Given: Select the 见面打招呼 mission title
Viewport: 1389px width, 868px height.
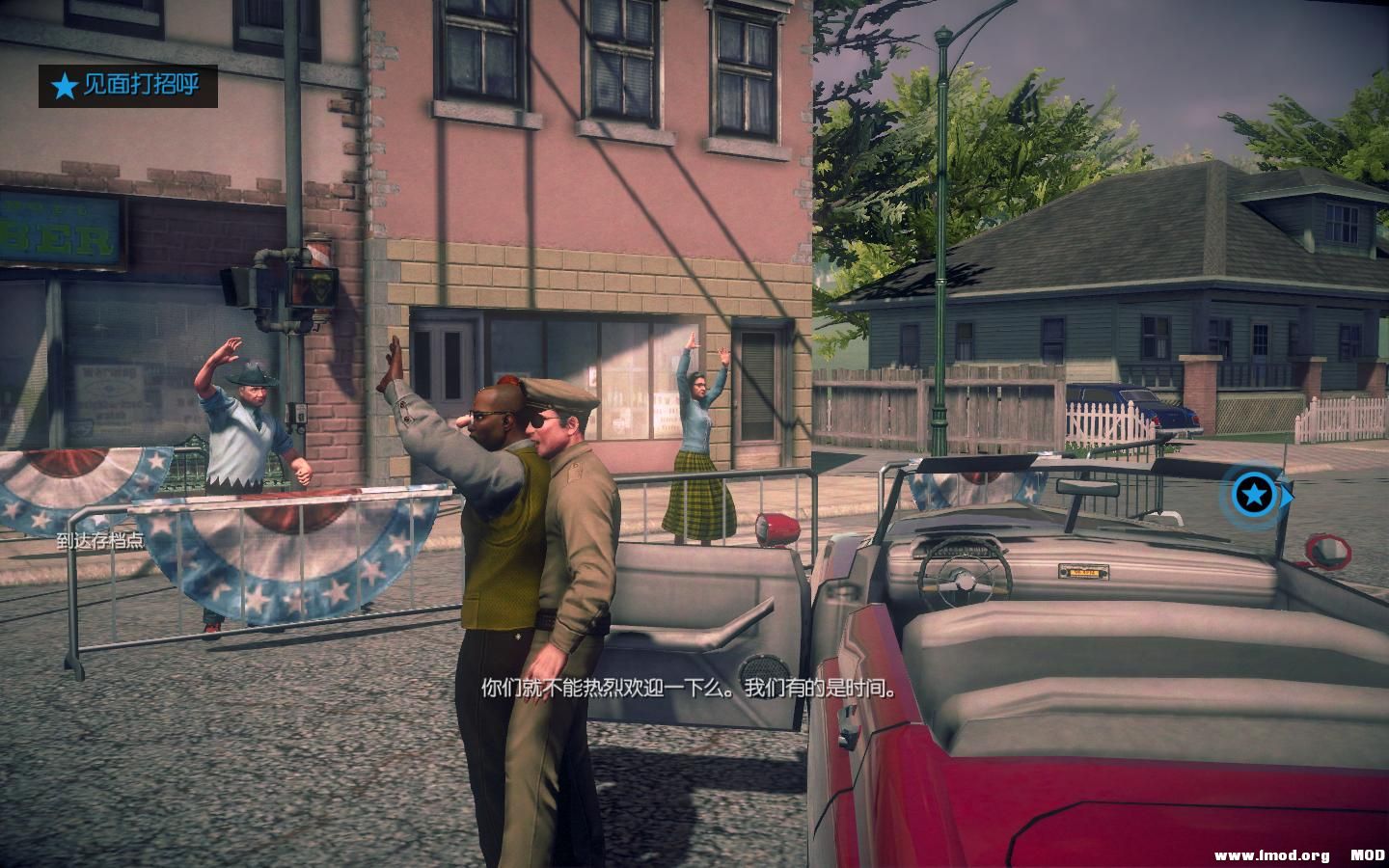Looking at the screenshot, I should coord(140,87).
